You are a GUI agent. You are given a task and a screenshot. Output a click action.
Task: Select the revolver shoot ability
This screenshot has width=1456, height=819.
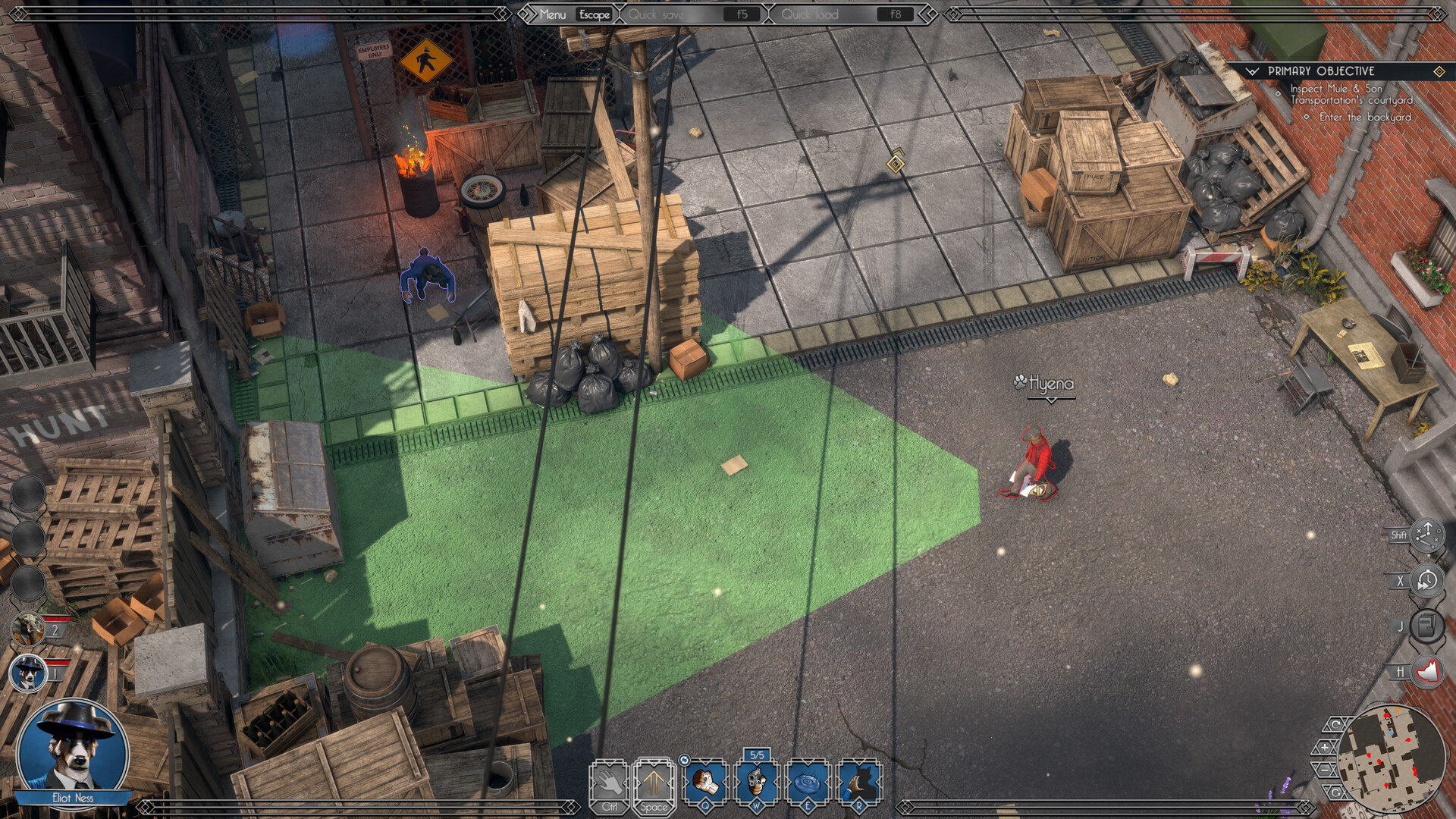tap(757, 782)
